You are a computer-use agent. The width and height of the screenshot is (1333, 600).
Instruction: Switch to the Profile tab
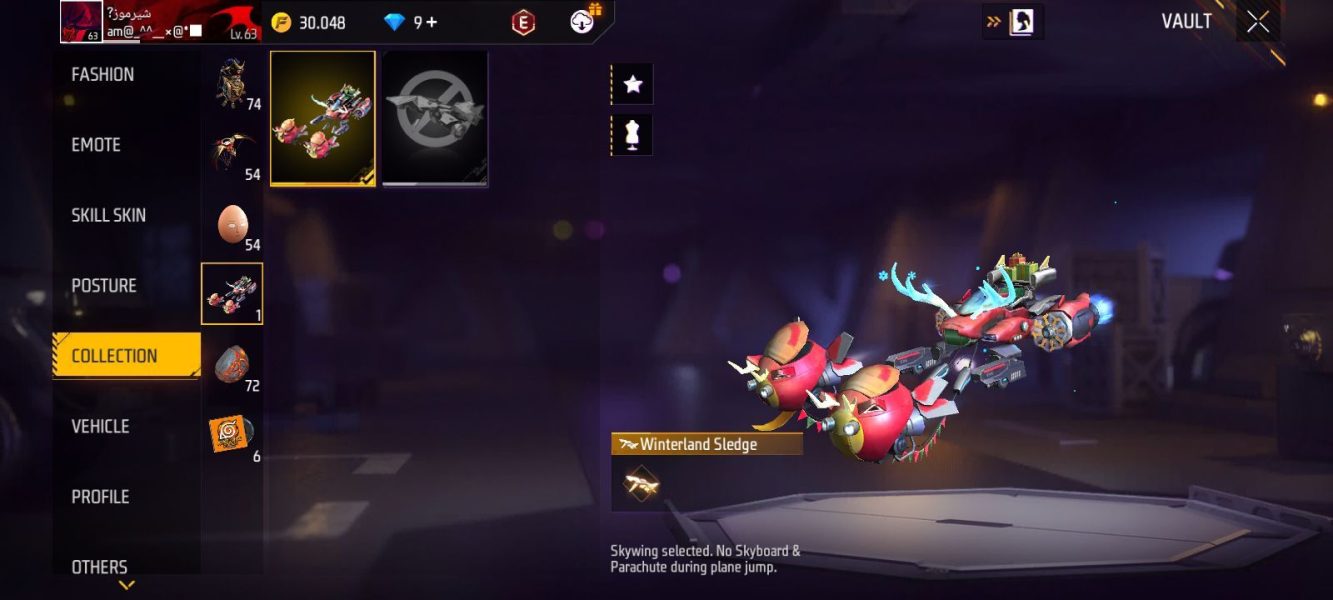[100, 497]
